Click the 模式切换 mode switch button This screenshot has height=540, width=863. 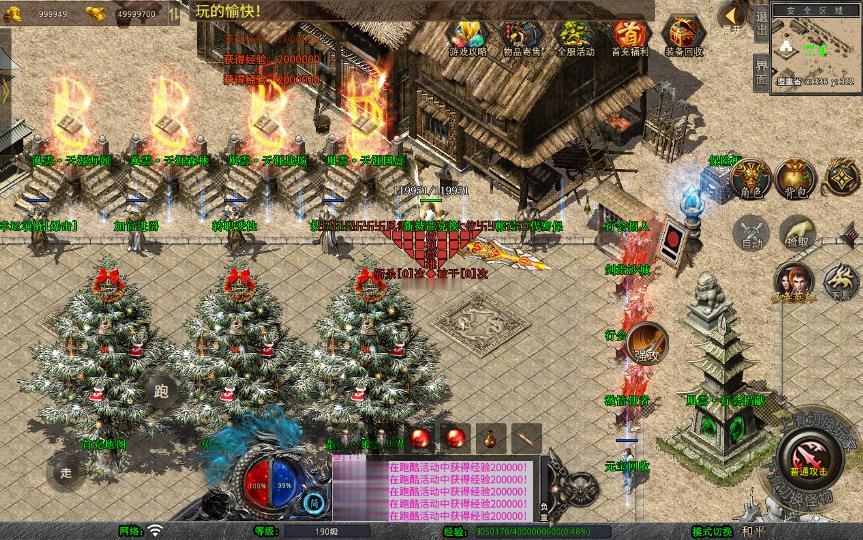(711, 531)
